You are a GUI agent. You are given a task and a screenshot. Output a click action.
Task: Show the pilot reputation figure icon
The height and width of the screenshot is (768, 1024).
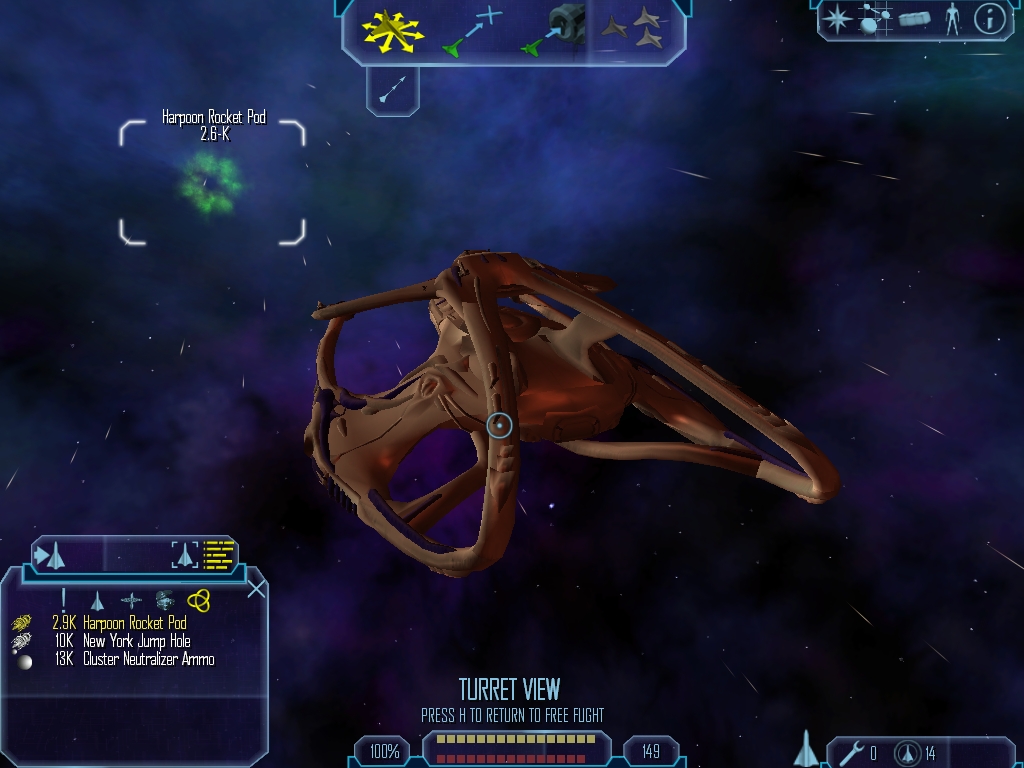tap(952, 19)
